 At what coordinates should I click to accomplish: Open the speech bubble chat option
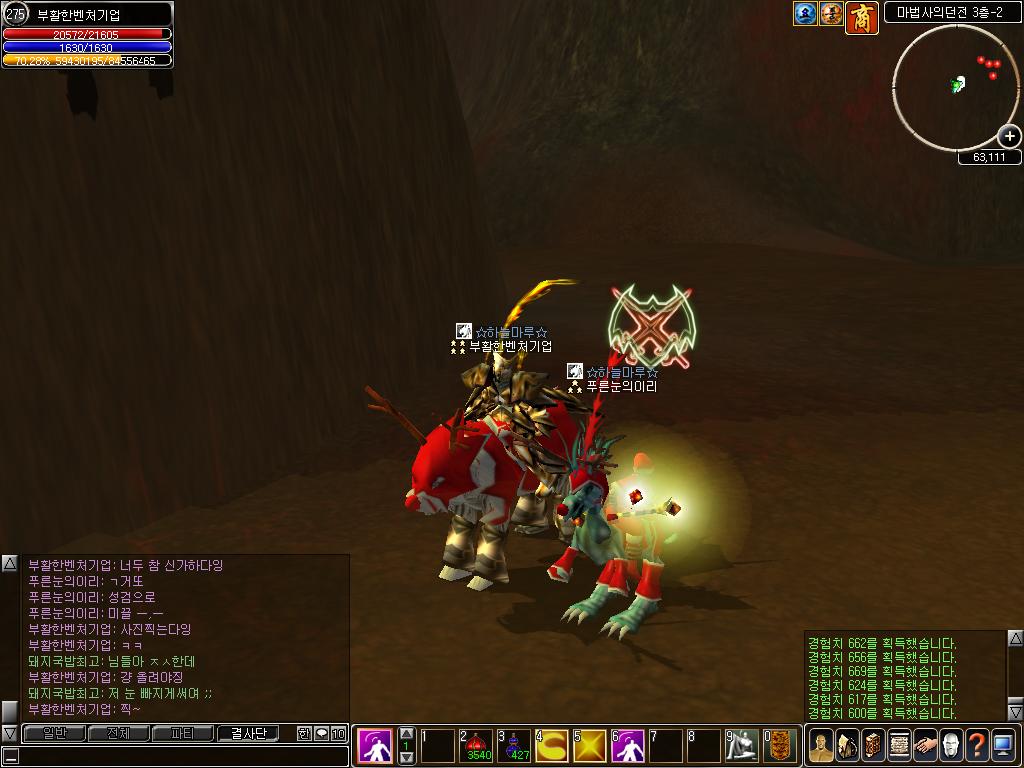click(x=321, y=734)
